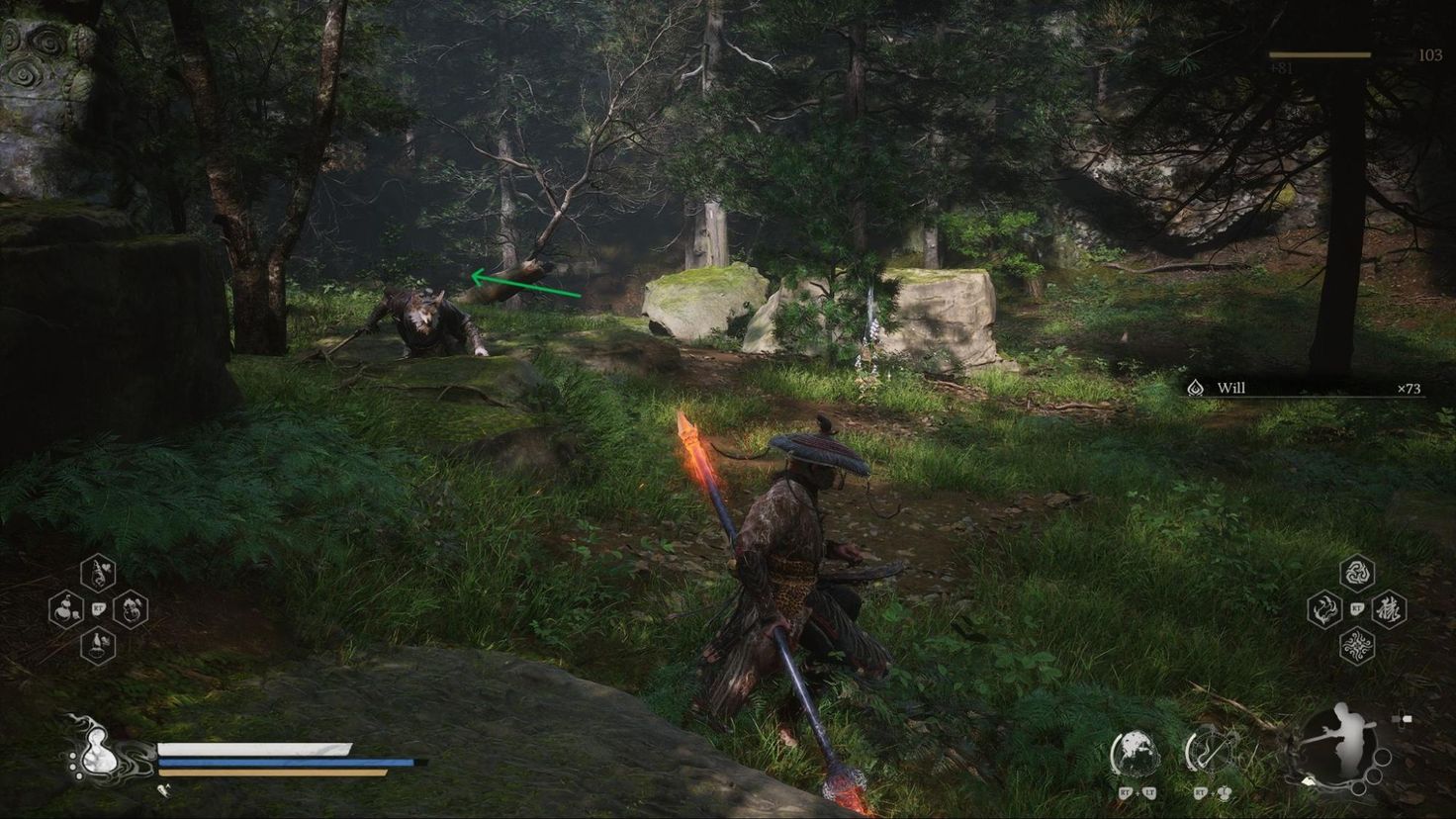The width and height of the screenshot is (1456, 819).
Task: Toggle the RT modifier badge in item wheel
Action: [98, 608]
